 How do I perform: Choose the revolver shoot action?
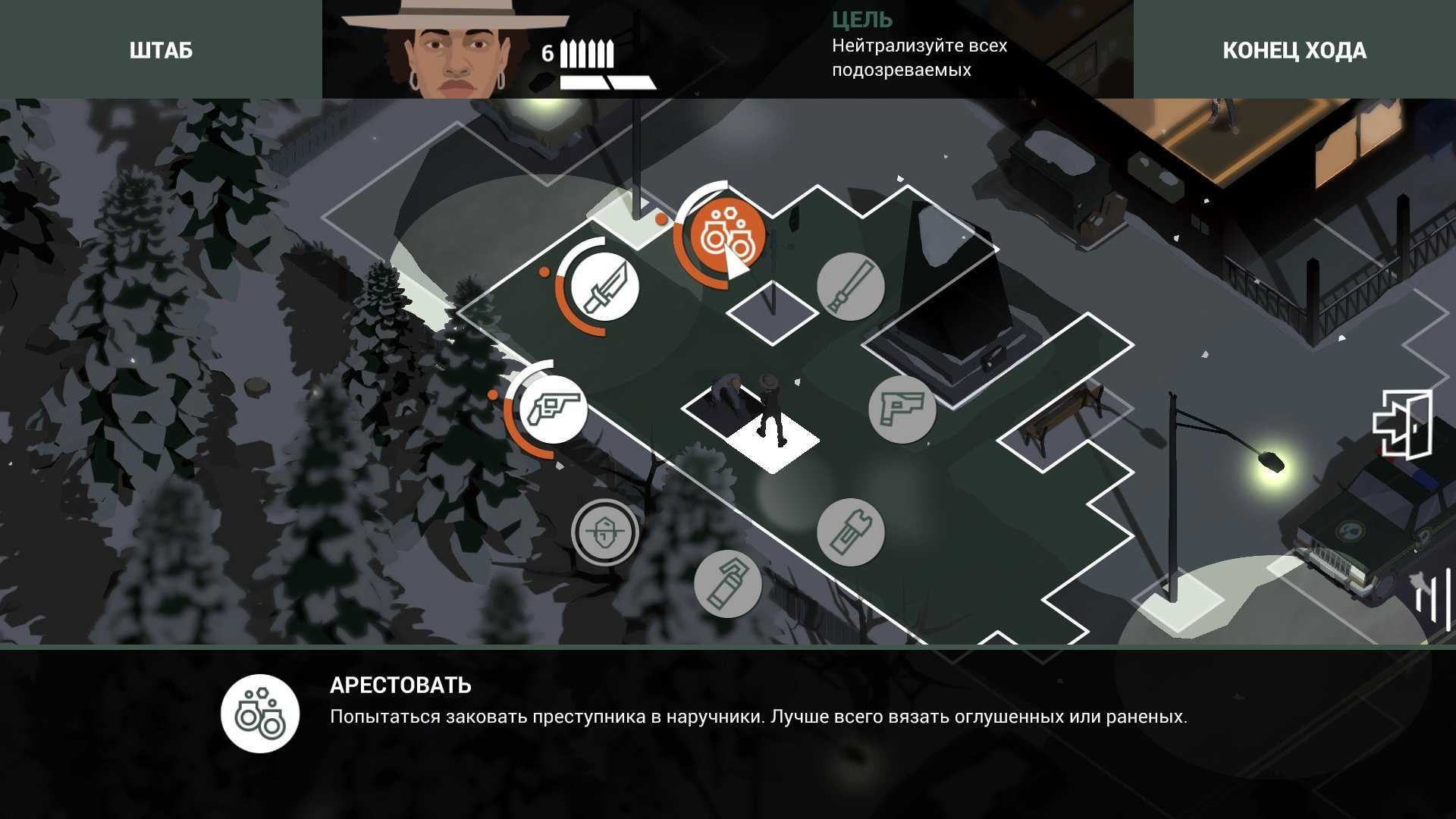pos(553,409)
